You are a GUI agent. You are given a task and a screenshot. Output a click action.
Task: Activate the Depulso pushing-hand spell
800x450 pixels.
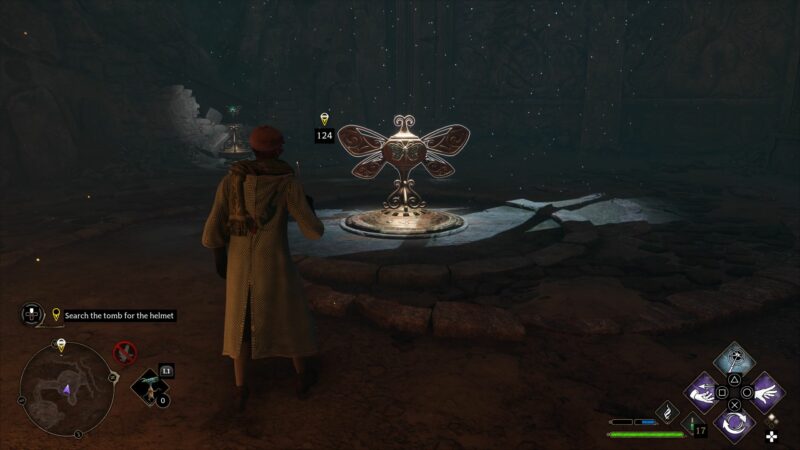[x=704, y=391]
